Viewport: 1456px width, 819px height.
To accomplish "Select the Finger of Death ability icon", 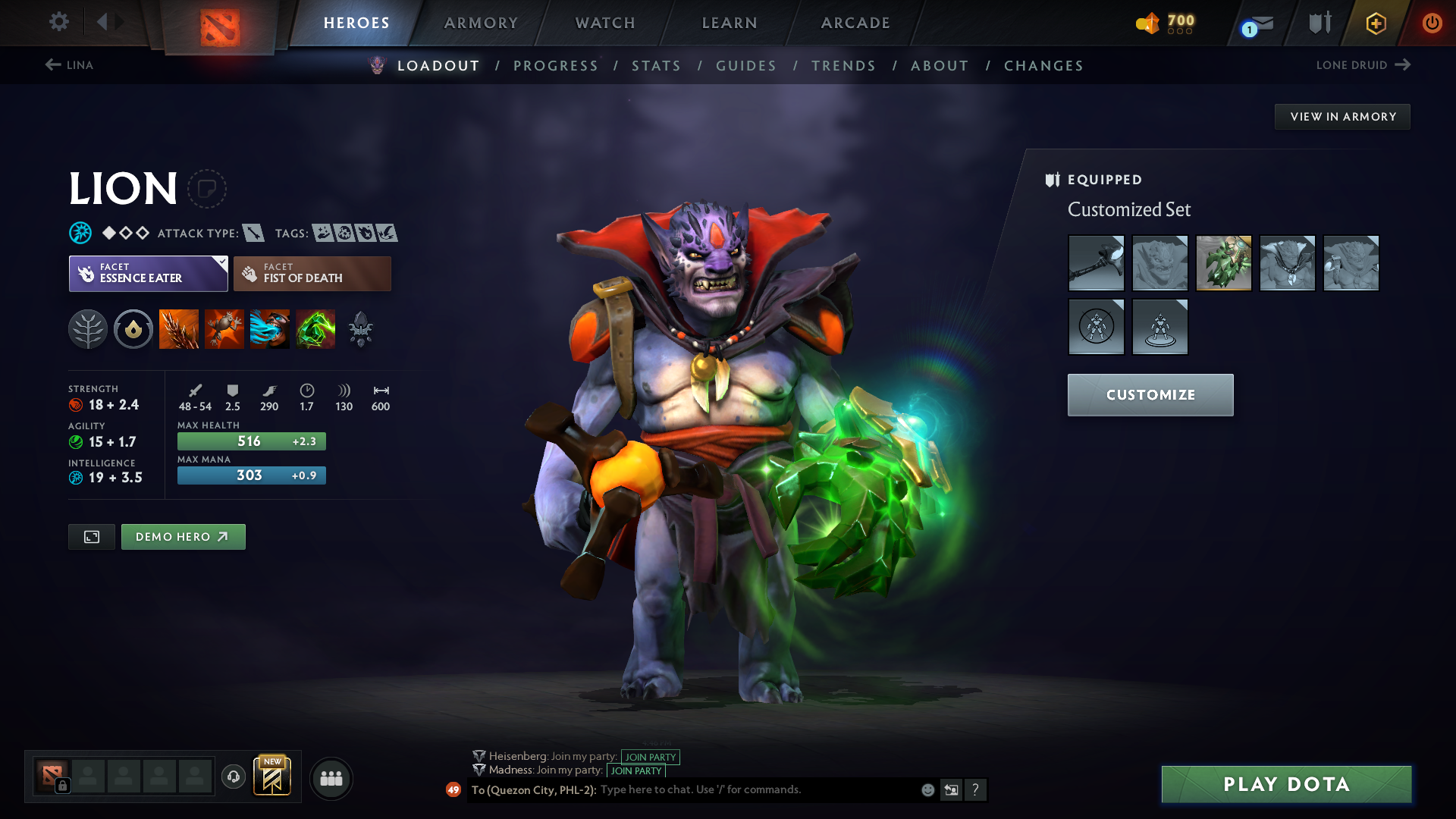I will (x=315, y=329).
